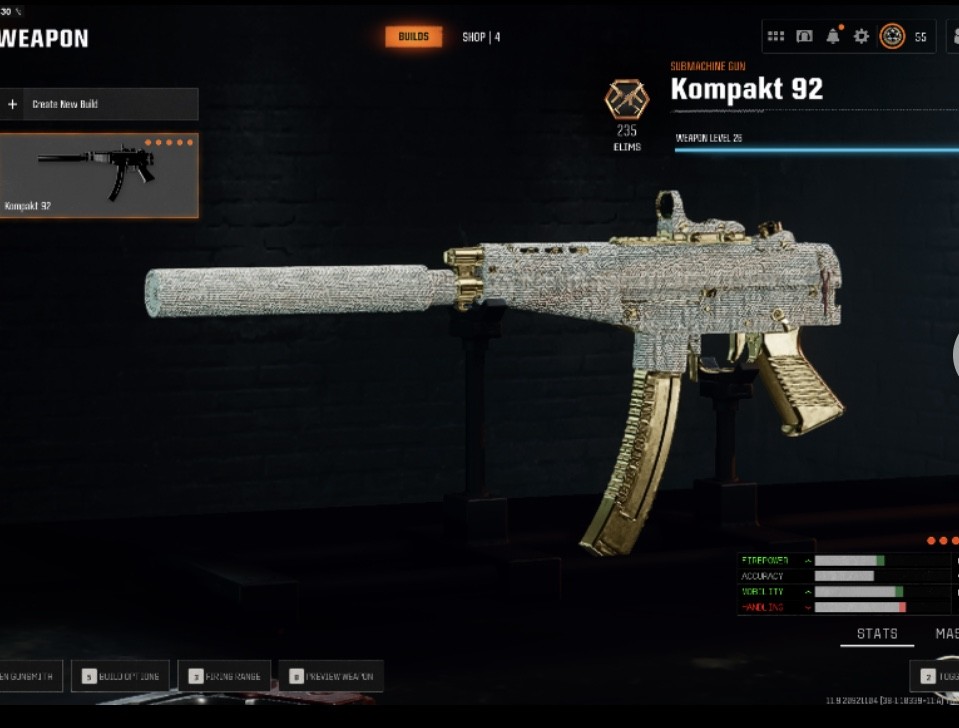
Task: View the player rank emblem profile
Action: (892, 37)
